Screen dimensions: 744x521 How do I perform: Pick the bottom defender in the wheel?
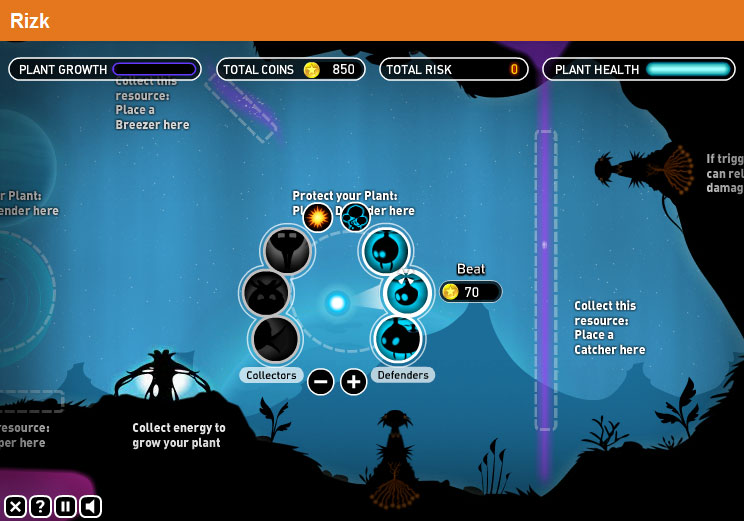tap(399, 339)
